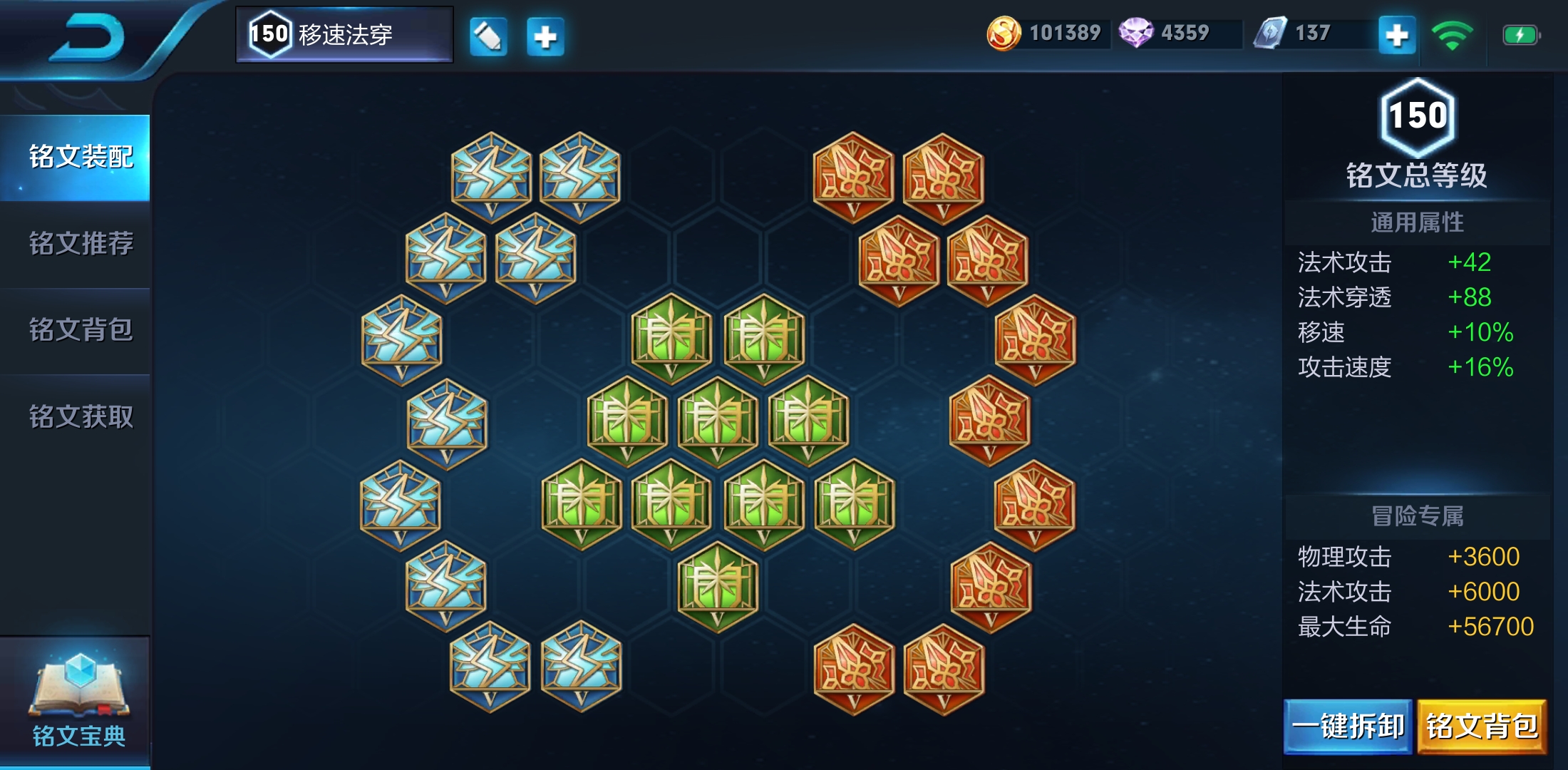Tap the purple diamond currency icon
The width and height of the screenshot is (1568, 770).
click(x=1135, y=33)
